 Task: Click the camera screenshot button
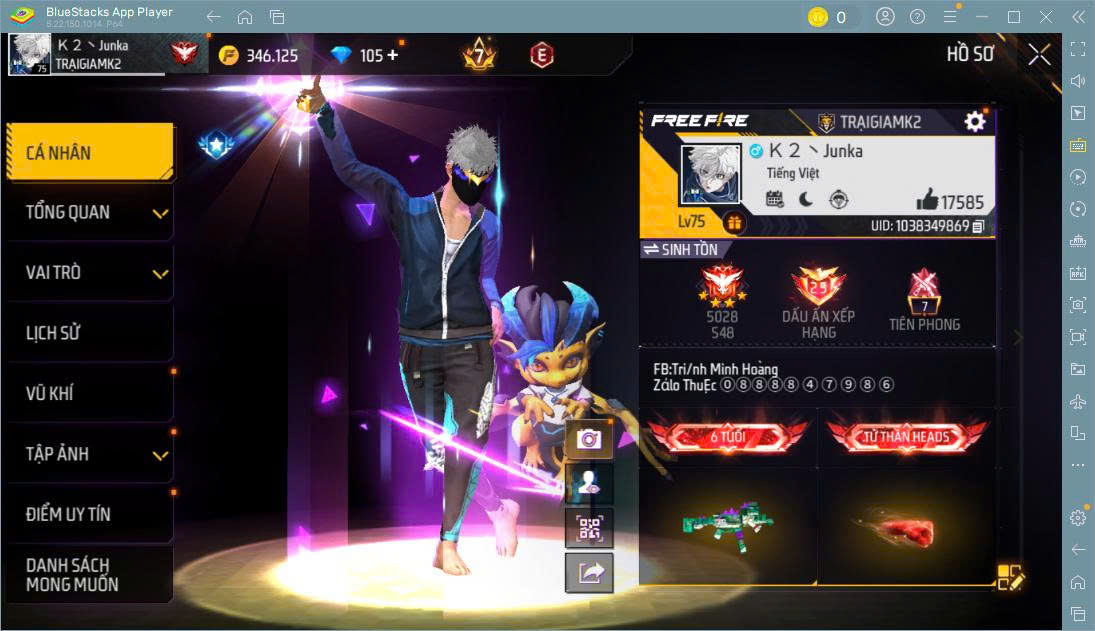(589, 439)
